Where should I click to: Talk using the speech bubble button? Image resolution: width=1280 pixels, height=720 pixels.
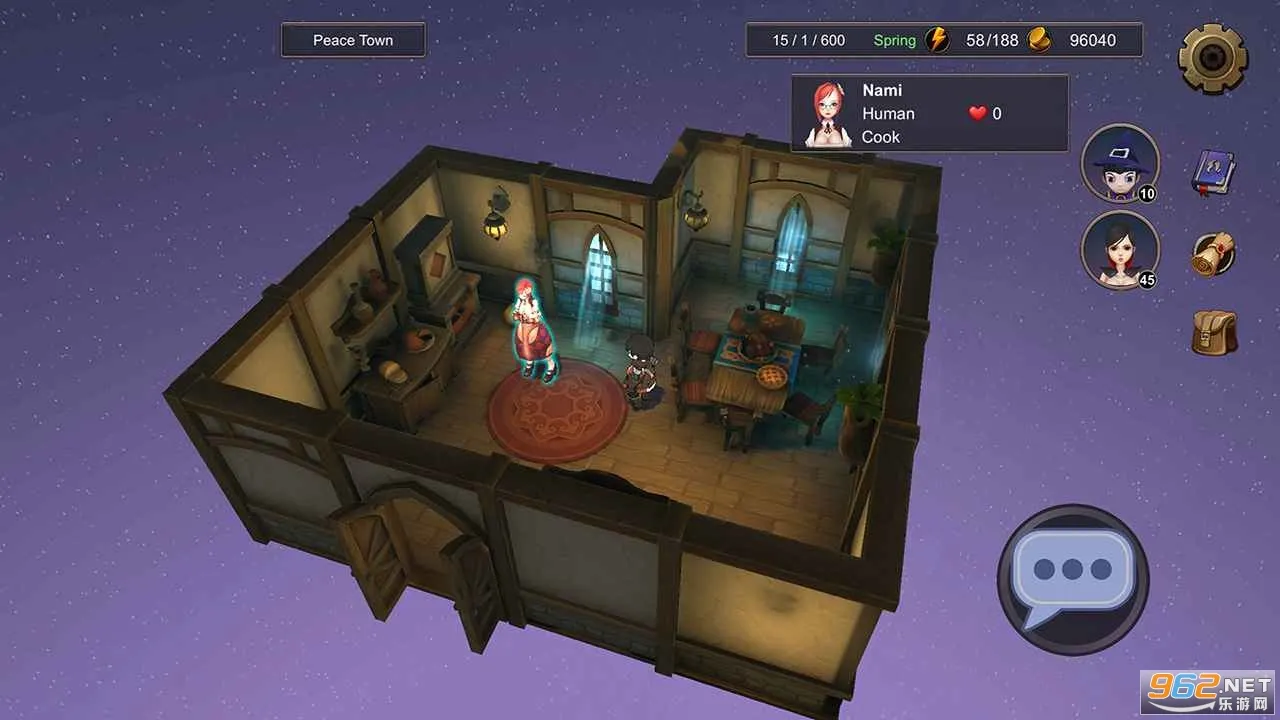(1072, 579)
